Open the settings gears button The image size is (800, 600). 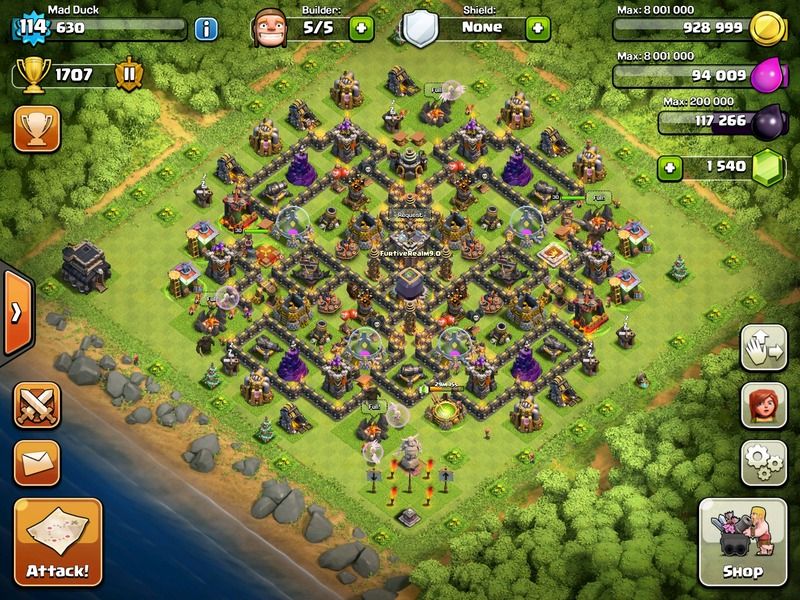pos(761,461)
